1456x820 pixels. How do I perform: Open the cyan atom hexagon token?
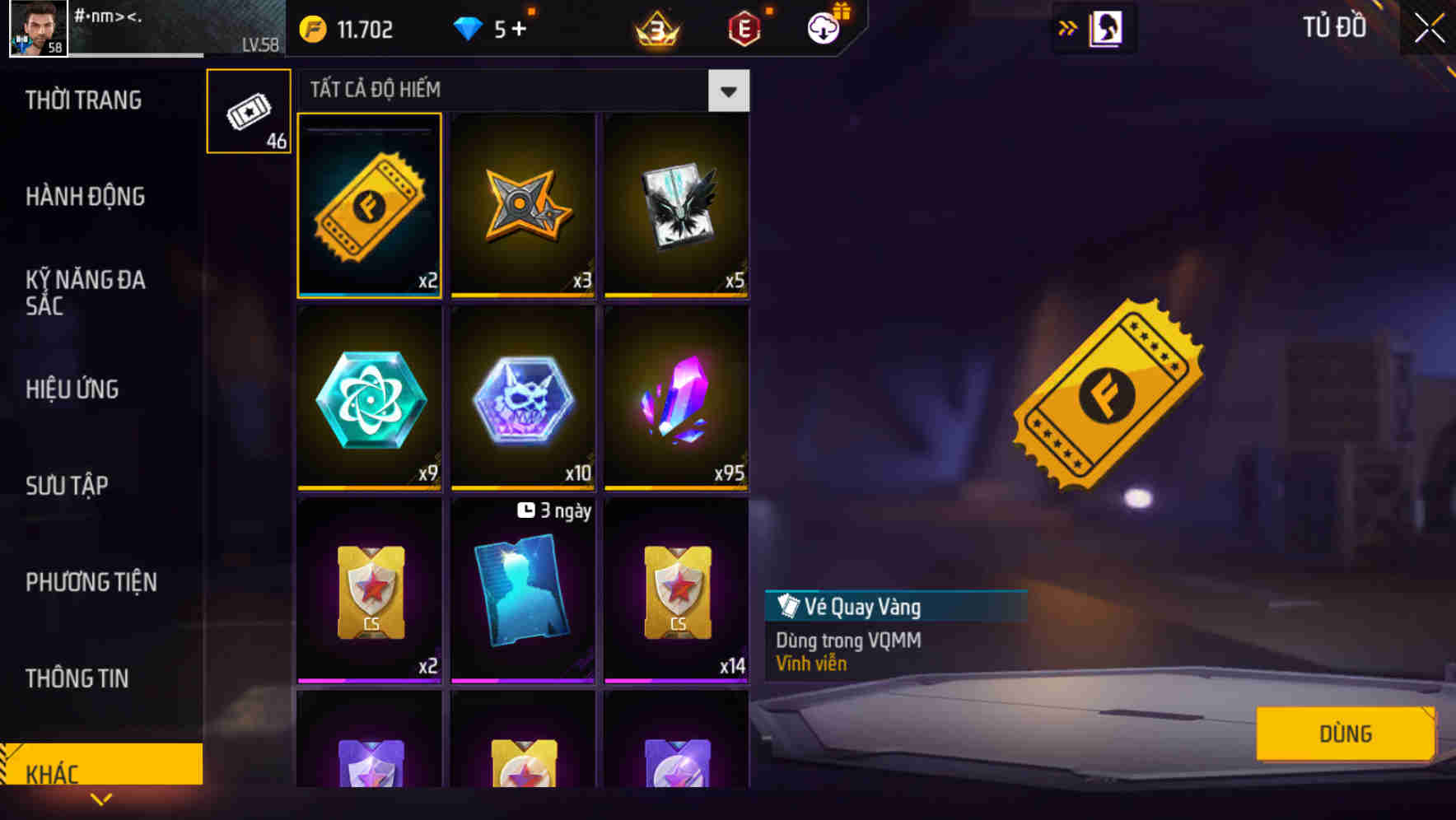coord(369,399)
